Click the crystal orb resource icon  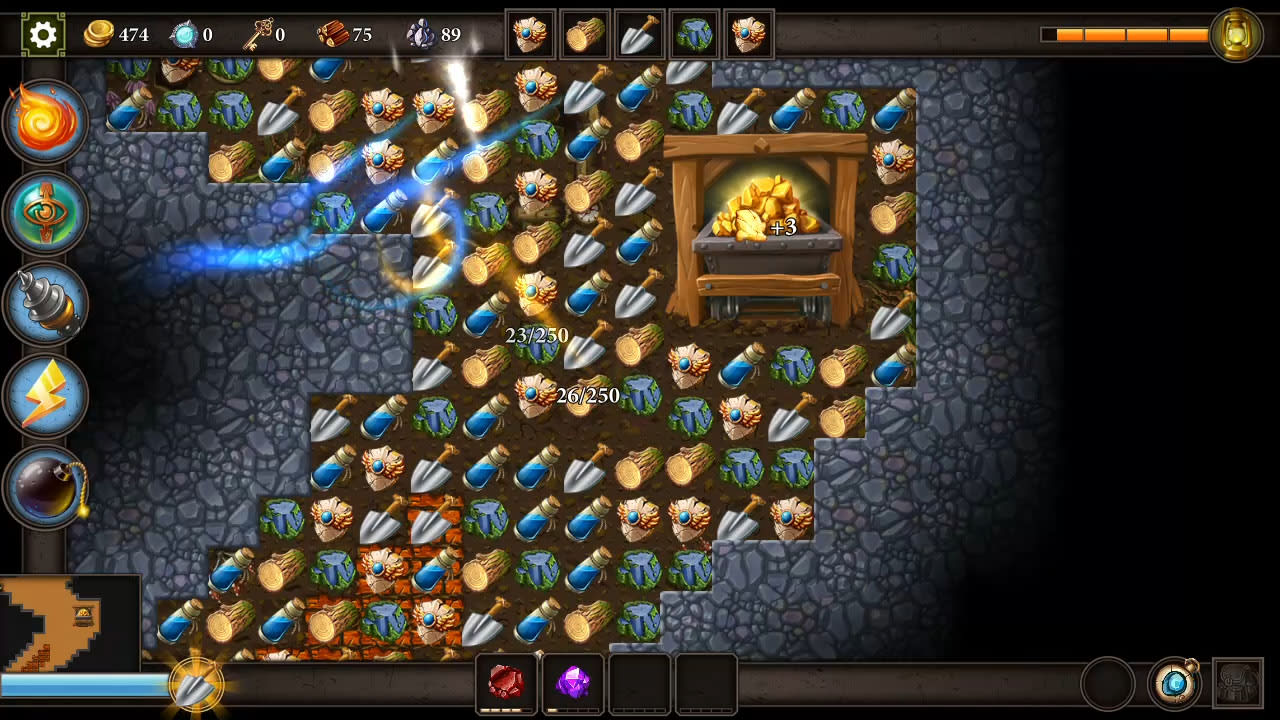click(186, 33)
